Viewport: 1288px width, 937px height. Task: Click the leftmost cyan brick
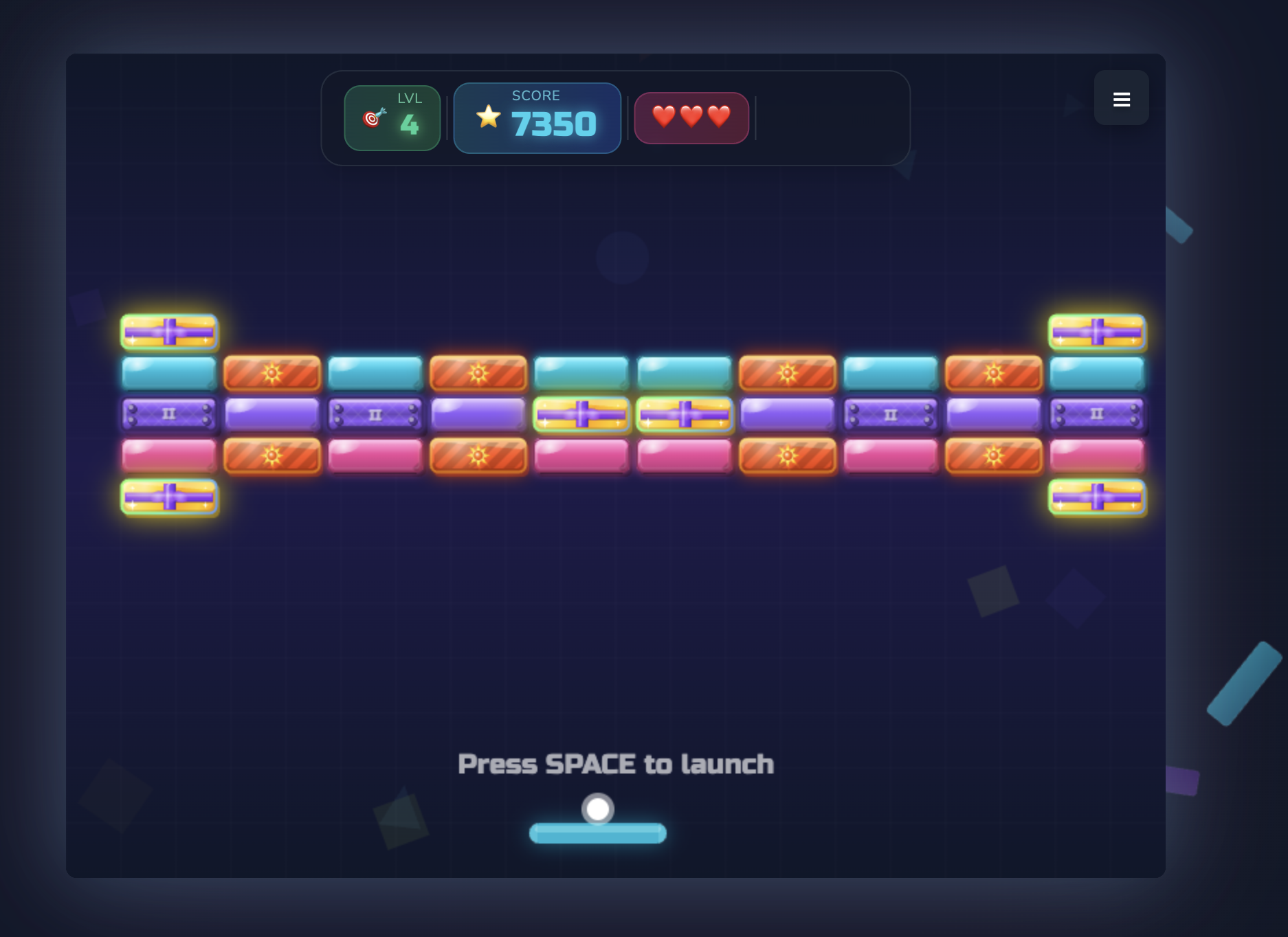(x=168, y=373)
